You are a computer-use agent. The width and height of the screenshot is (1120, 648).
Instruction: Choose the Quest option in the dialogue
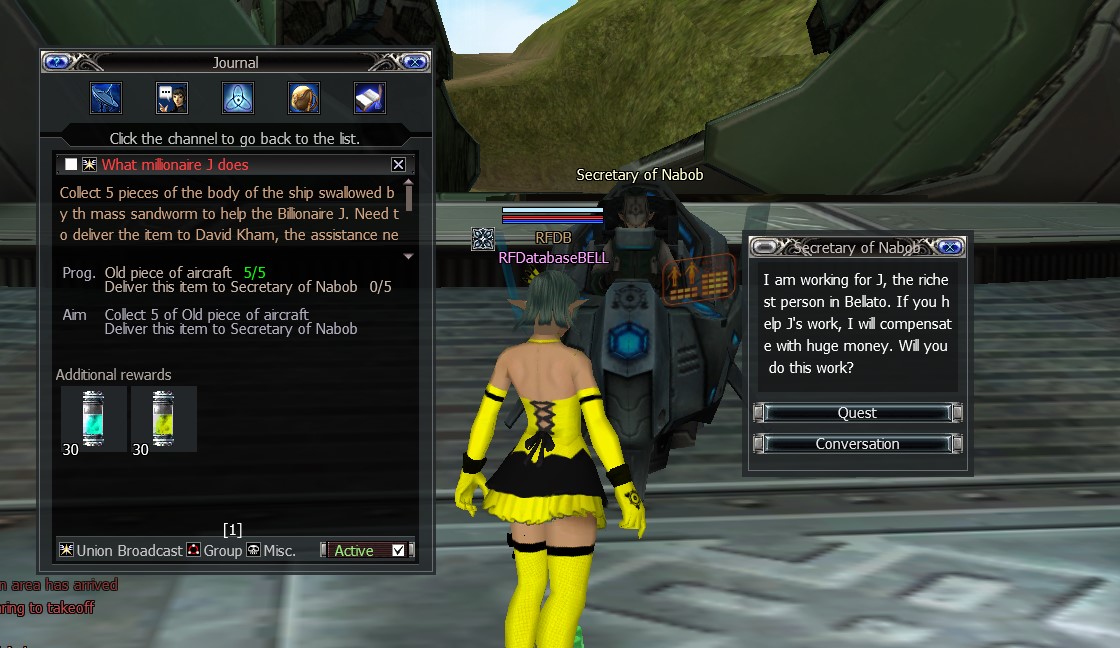click(857, 413)
